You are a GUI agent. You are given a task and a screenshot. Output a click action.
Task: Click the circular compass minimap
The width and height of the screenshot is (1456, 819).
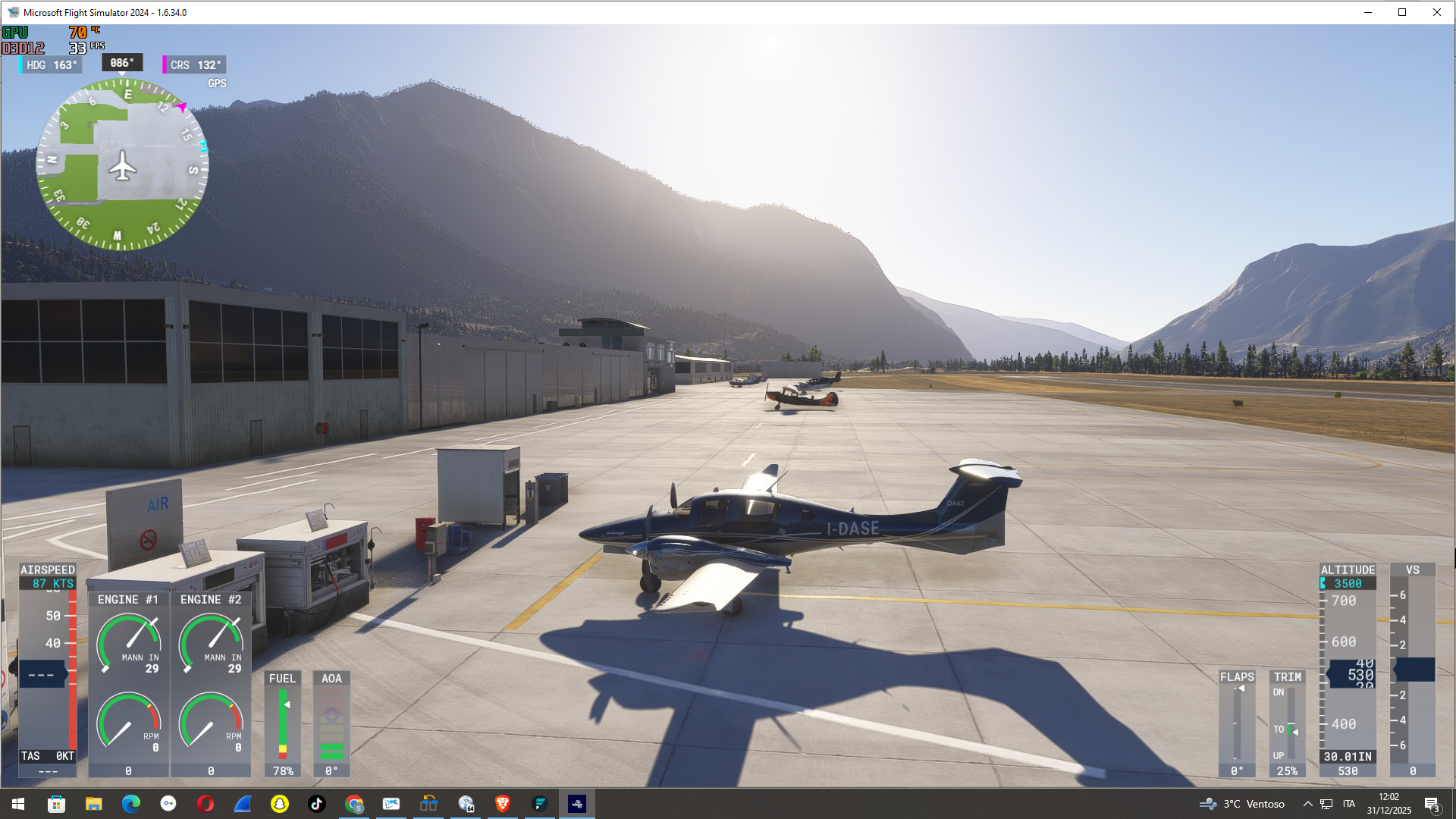point(122,165)
